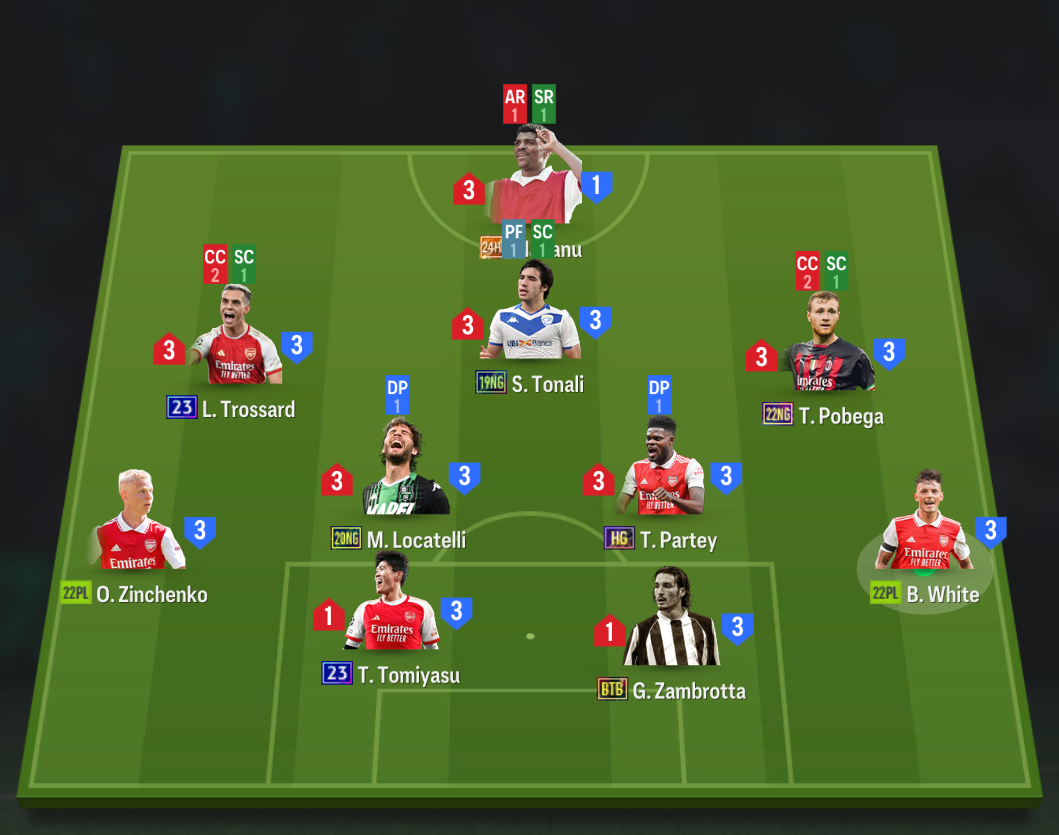
Task: Choose the highlighted B. White player
Action: point(925,527)
